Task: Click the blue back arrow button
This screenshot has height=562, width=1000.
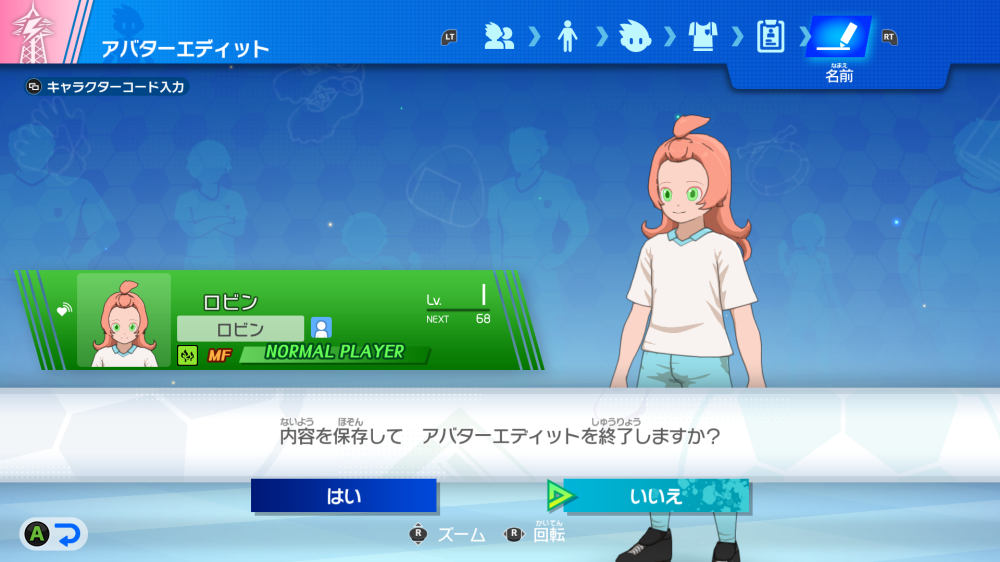Action: (67, 535)
